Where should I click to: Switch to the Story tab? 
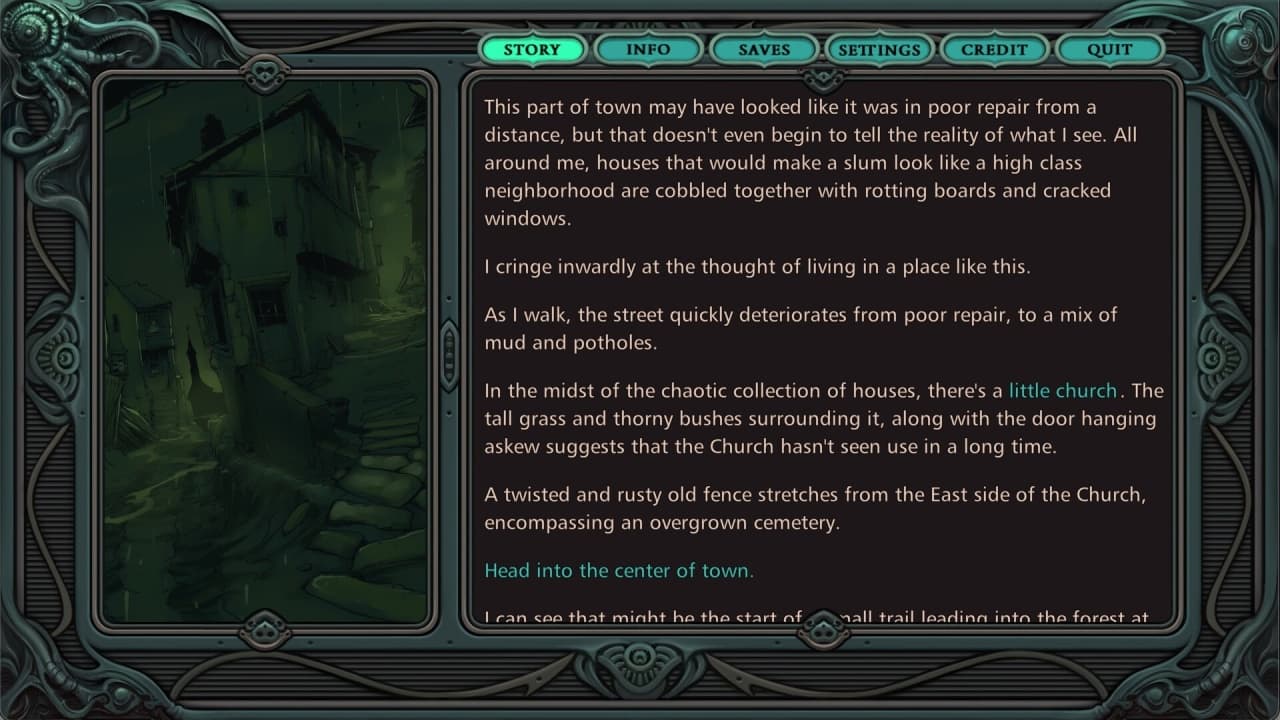click(x=532, y=49)
